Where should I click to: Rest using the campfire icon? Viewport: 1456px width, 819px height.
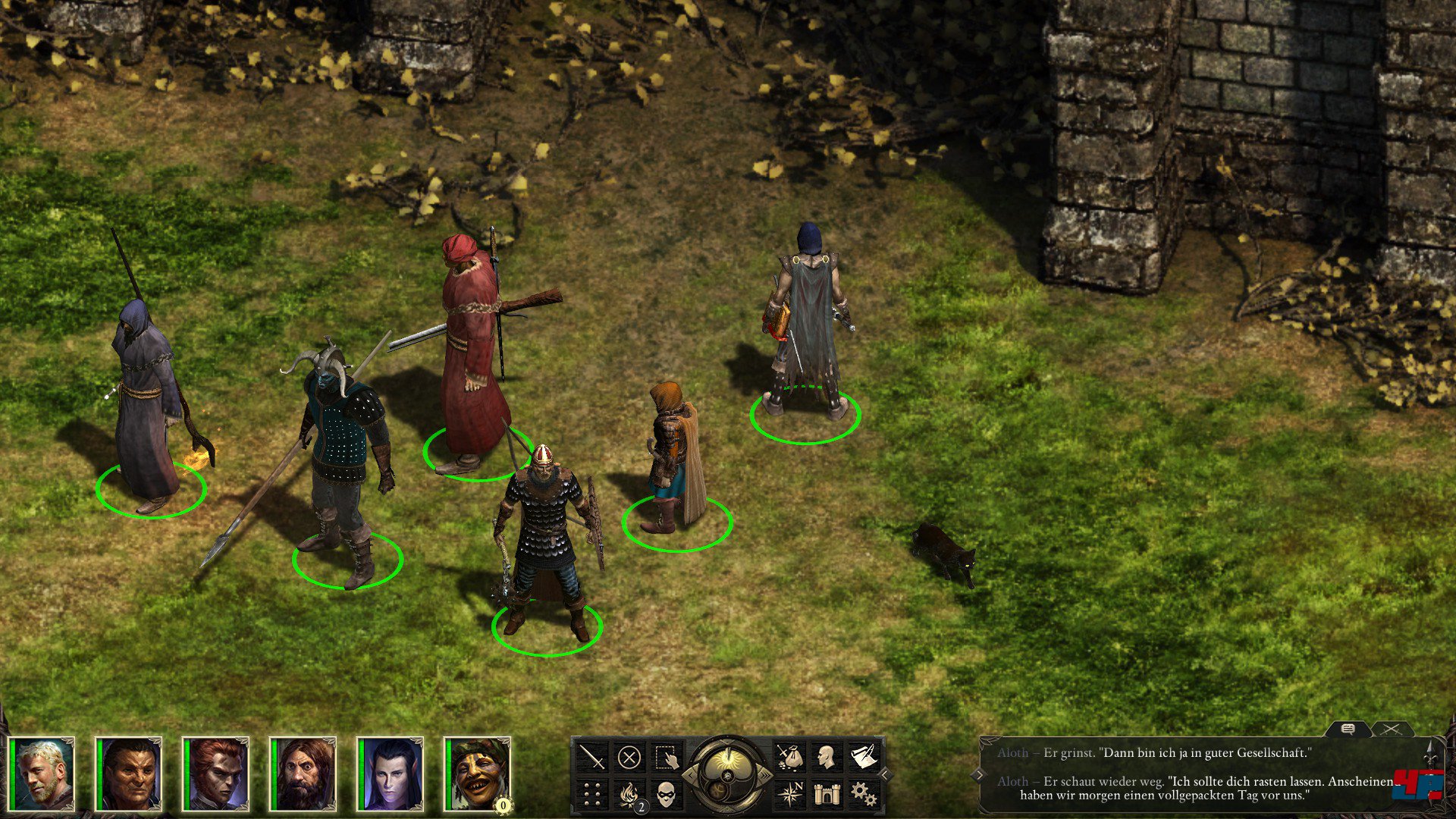pos(629,794)
